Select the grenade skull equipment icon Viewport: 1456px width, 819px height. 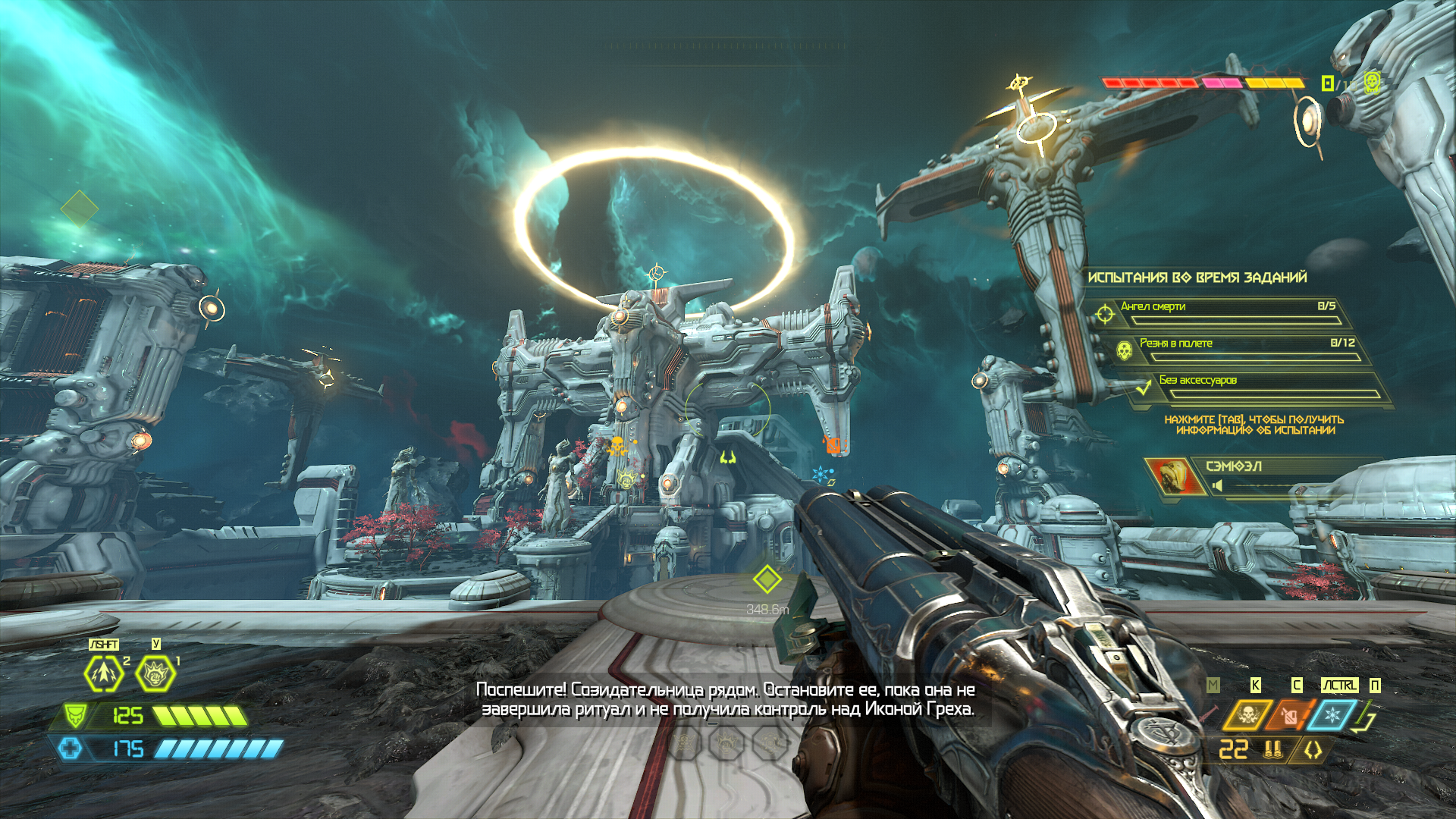1247,714
